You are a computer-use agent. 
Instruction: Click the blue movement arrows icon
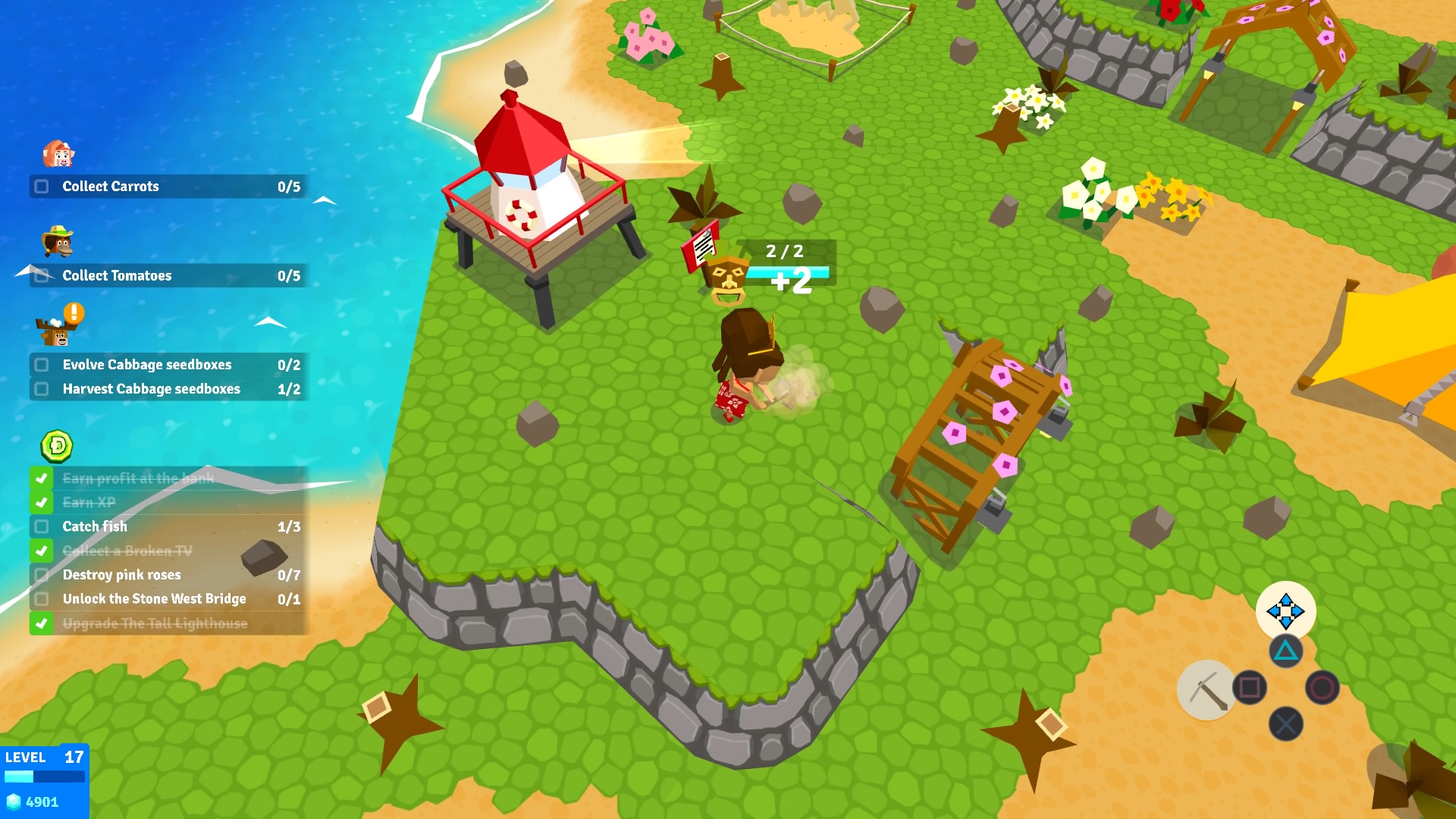point(1286,611)
